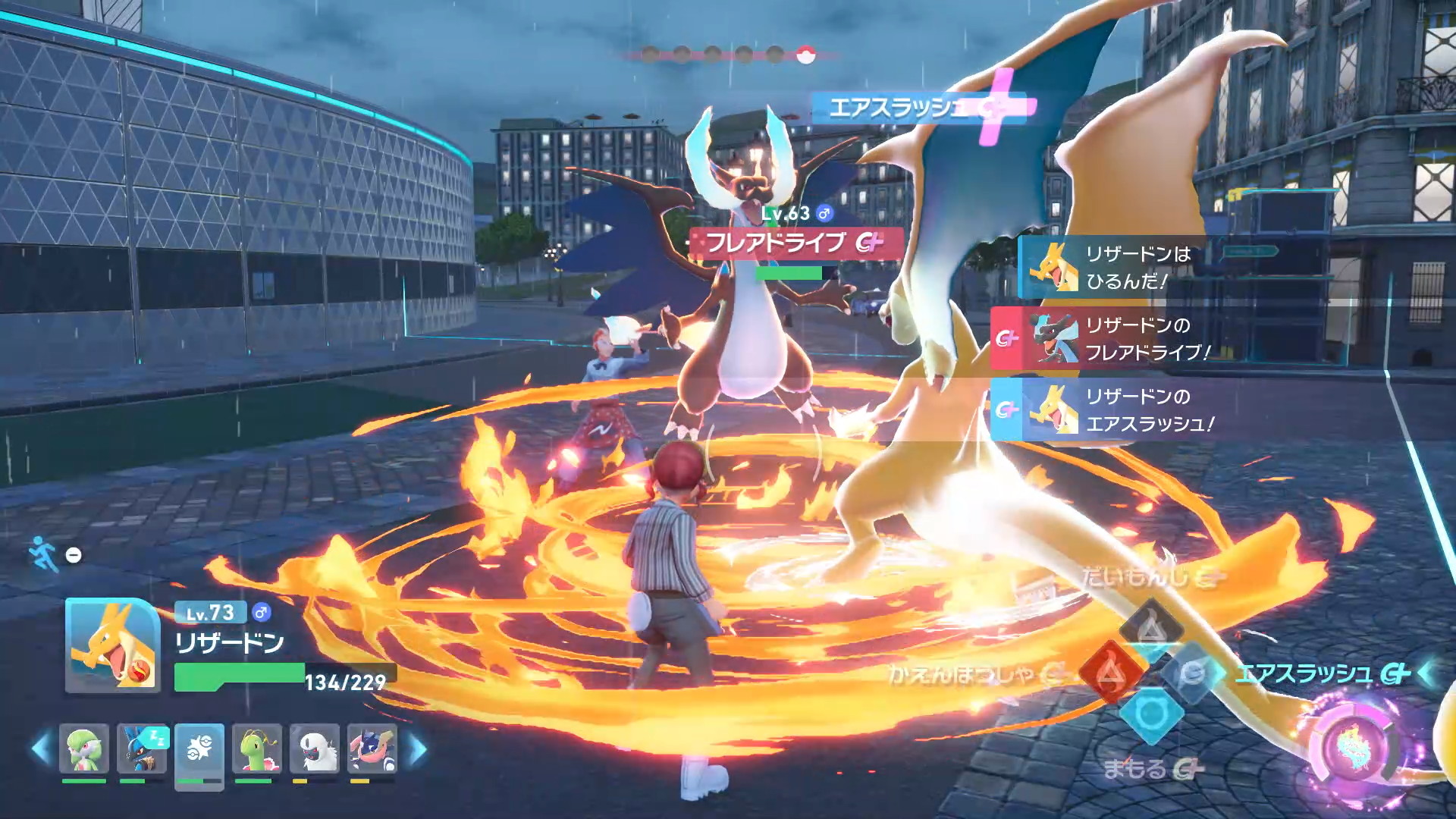Switch to the sleeping Lucario
The width and height of the screenshot is (1456, 819).
[142, 748]
